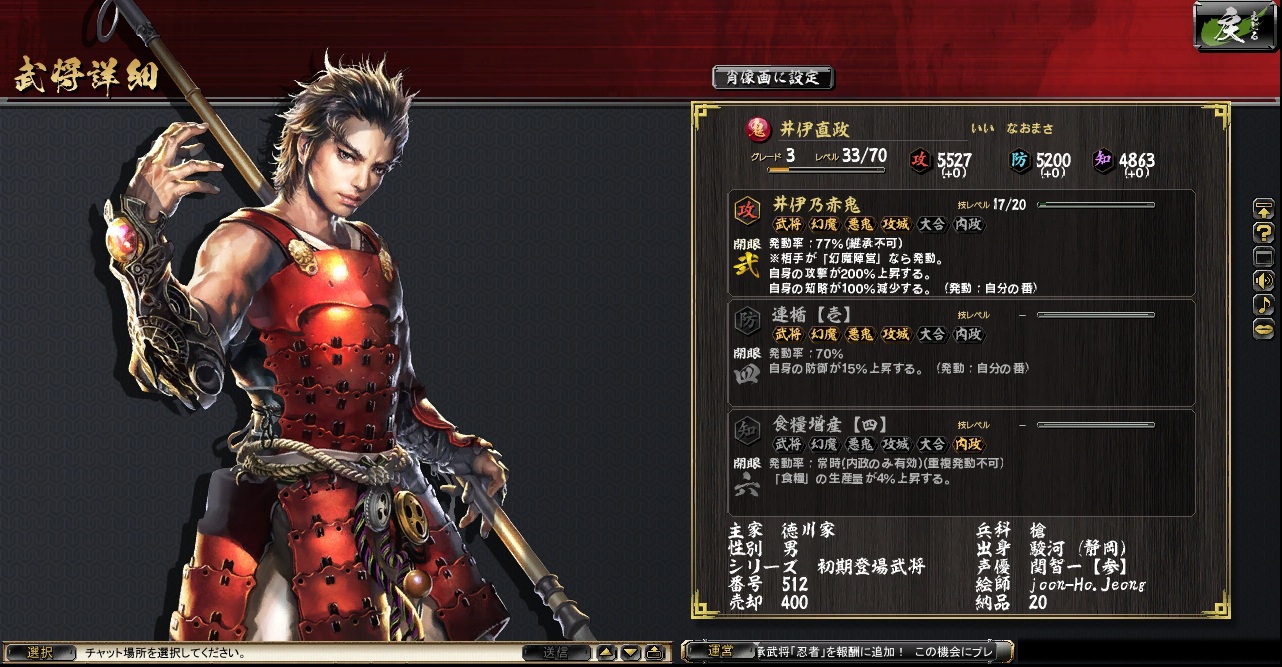Toggle the music note BGM icon

(1263, 304)
